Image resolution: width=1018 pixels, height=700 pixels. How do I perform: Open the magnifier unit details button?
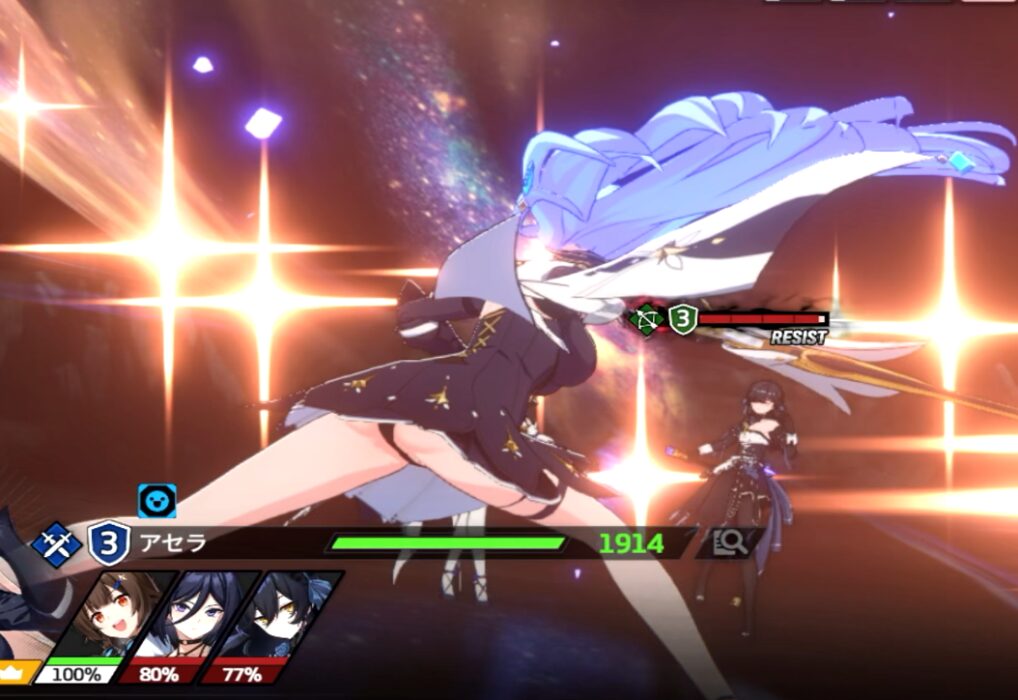[730, 543]
